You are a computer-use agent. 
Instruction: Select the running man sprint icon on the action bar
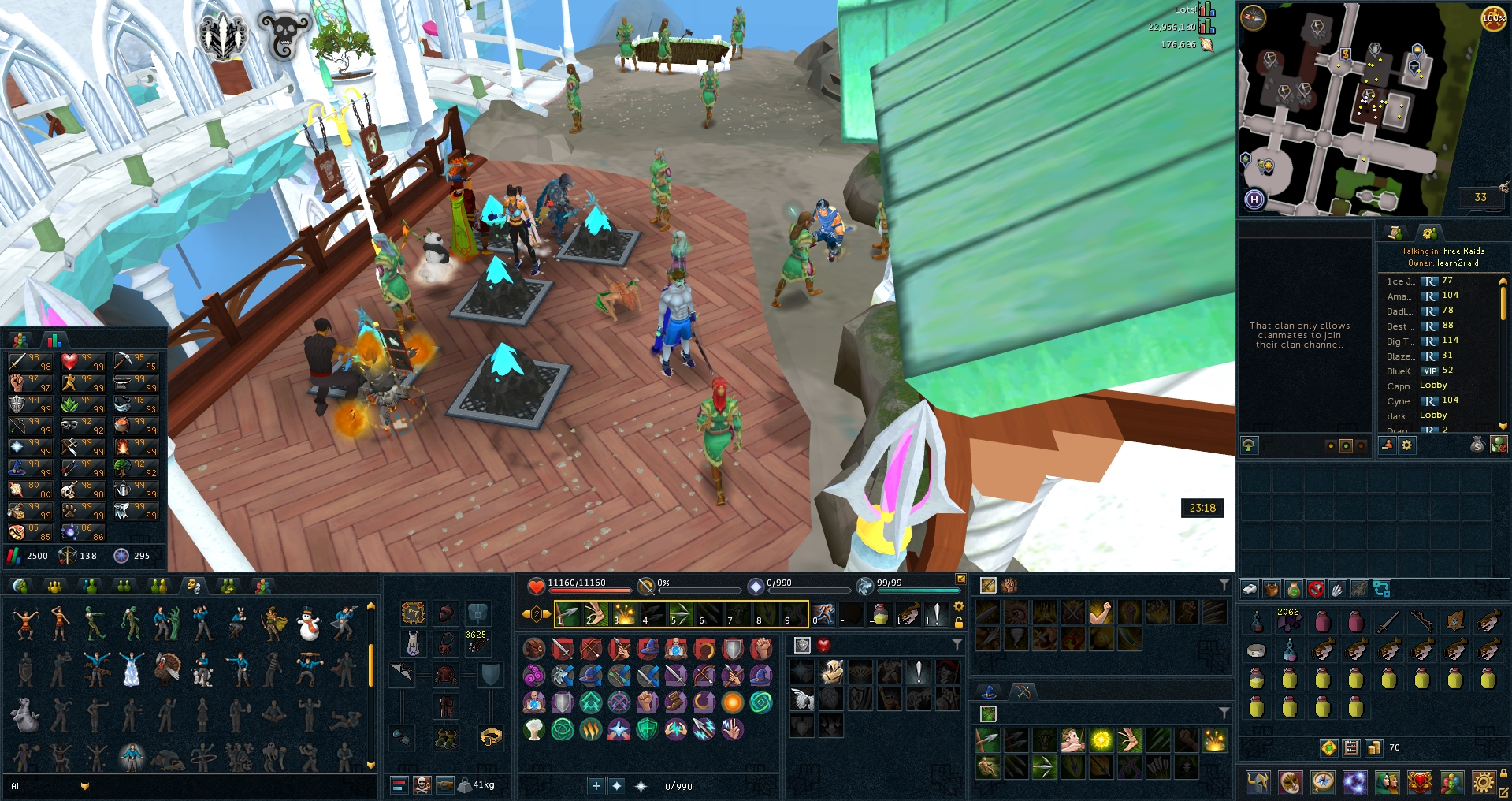pos(825,616)
